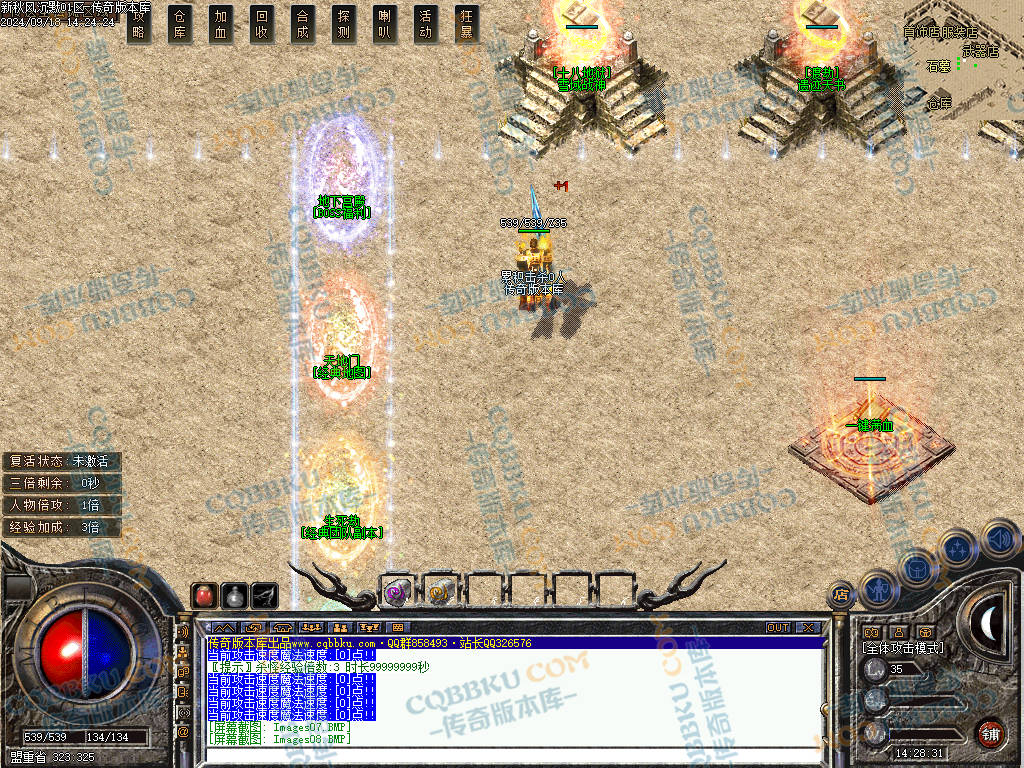This screenshot has width=1024, height=768.
Task: Open the skills sparkle round icon
Action: [x=957, y=548]
